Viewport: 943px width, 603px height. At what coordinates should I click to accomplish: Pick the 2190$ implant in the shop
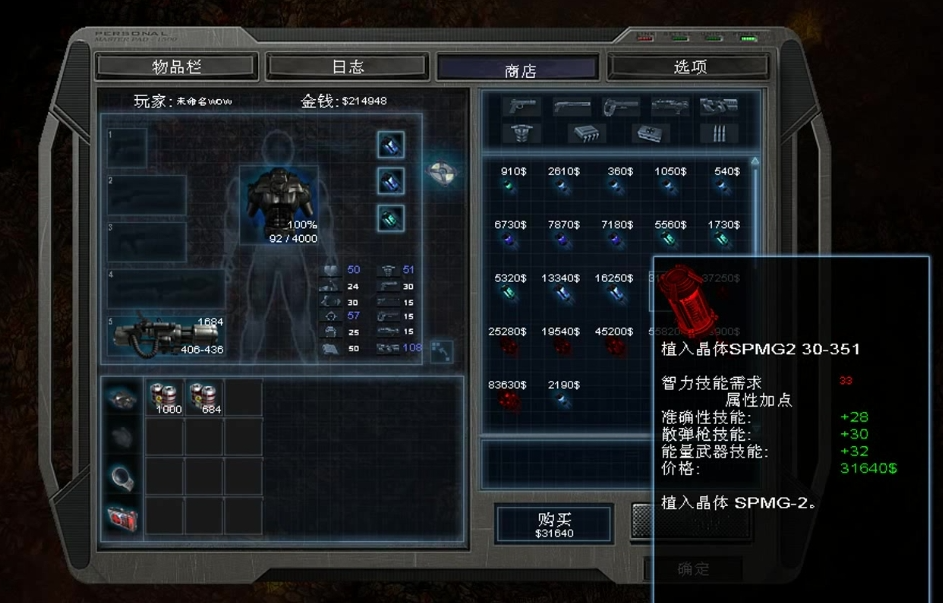pyautogui.click(x=564, y=400)
